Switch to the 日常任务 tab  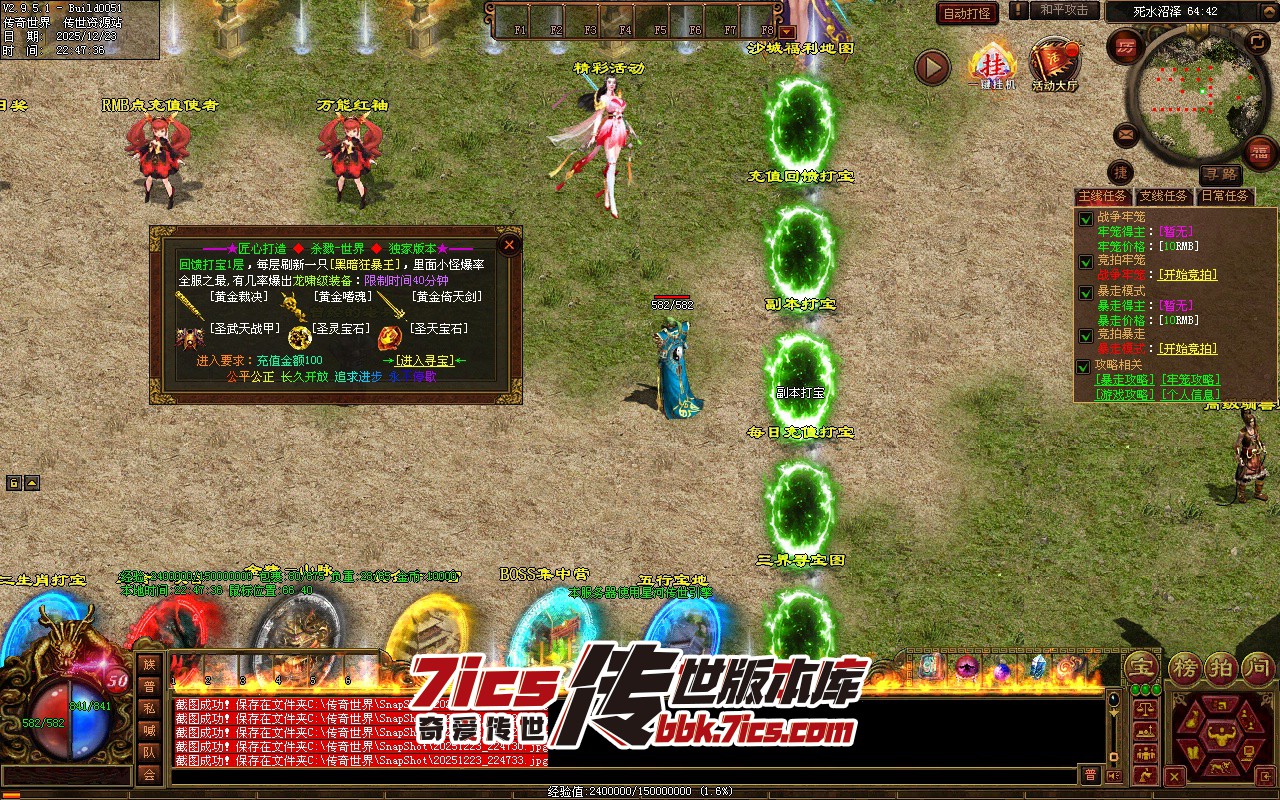1226,197
